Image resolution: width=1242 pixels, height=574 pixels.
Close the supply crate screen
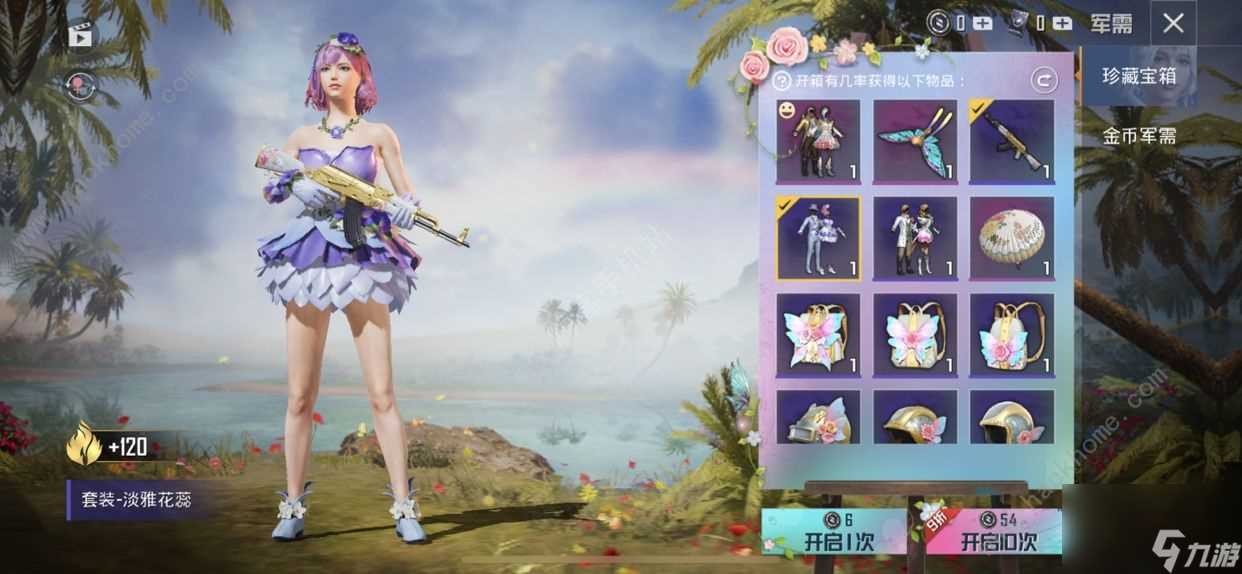[x=1173, y=23]
